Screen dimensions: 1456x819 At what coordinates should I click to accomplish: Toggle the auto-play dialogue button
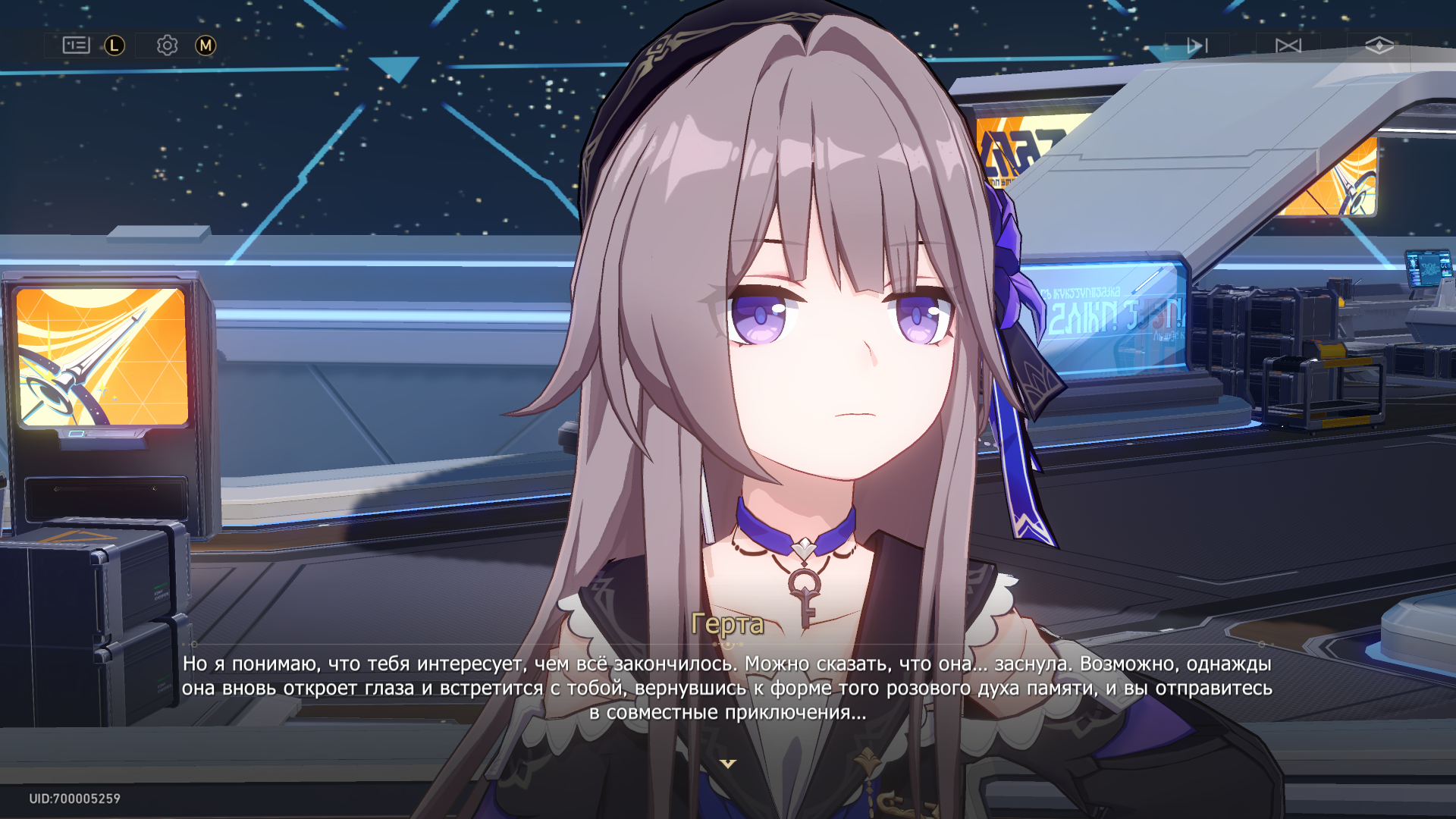click(x=1197, y=45)
